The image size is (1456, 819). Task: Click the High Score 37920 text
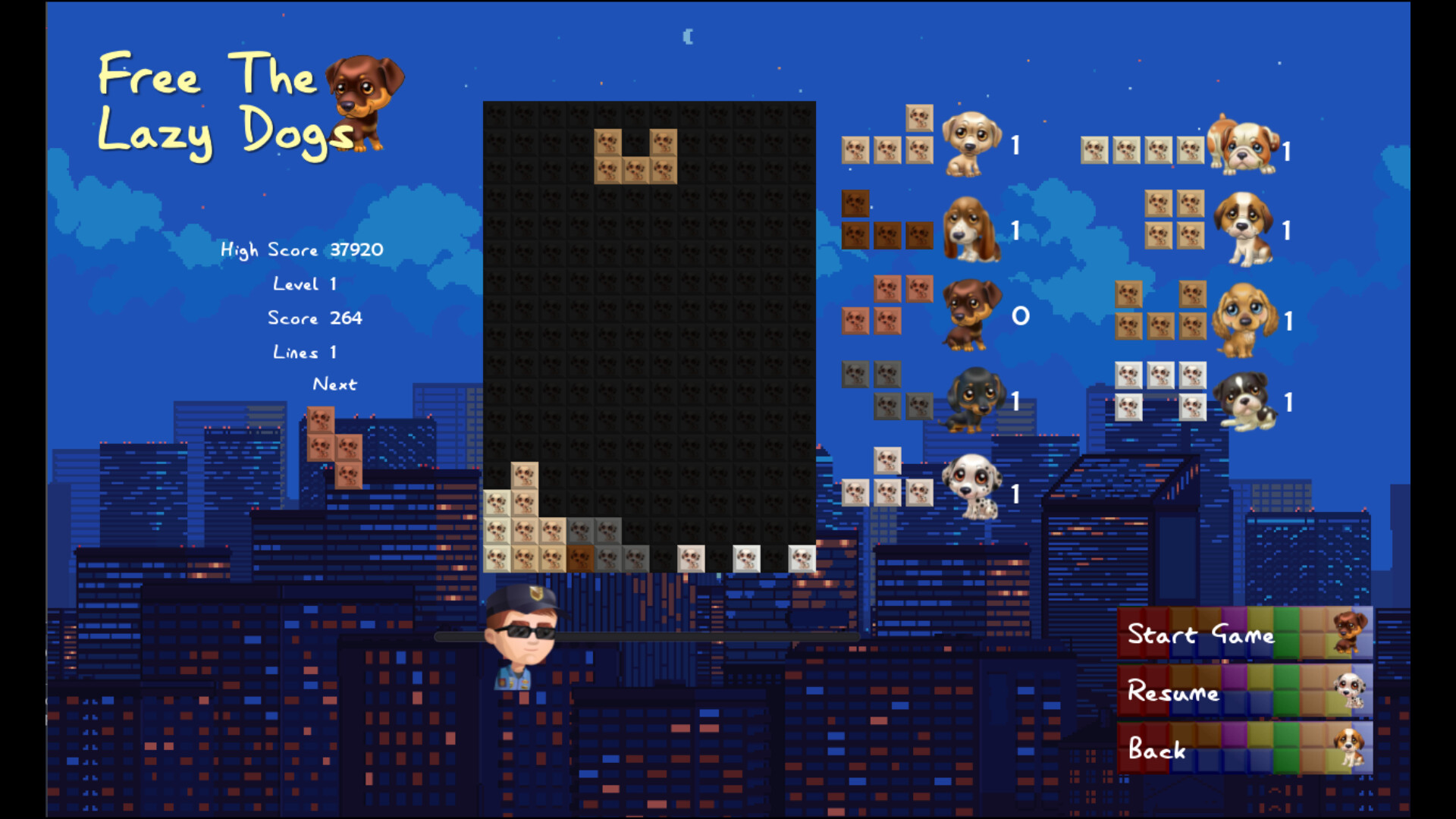(301, 249)
